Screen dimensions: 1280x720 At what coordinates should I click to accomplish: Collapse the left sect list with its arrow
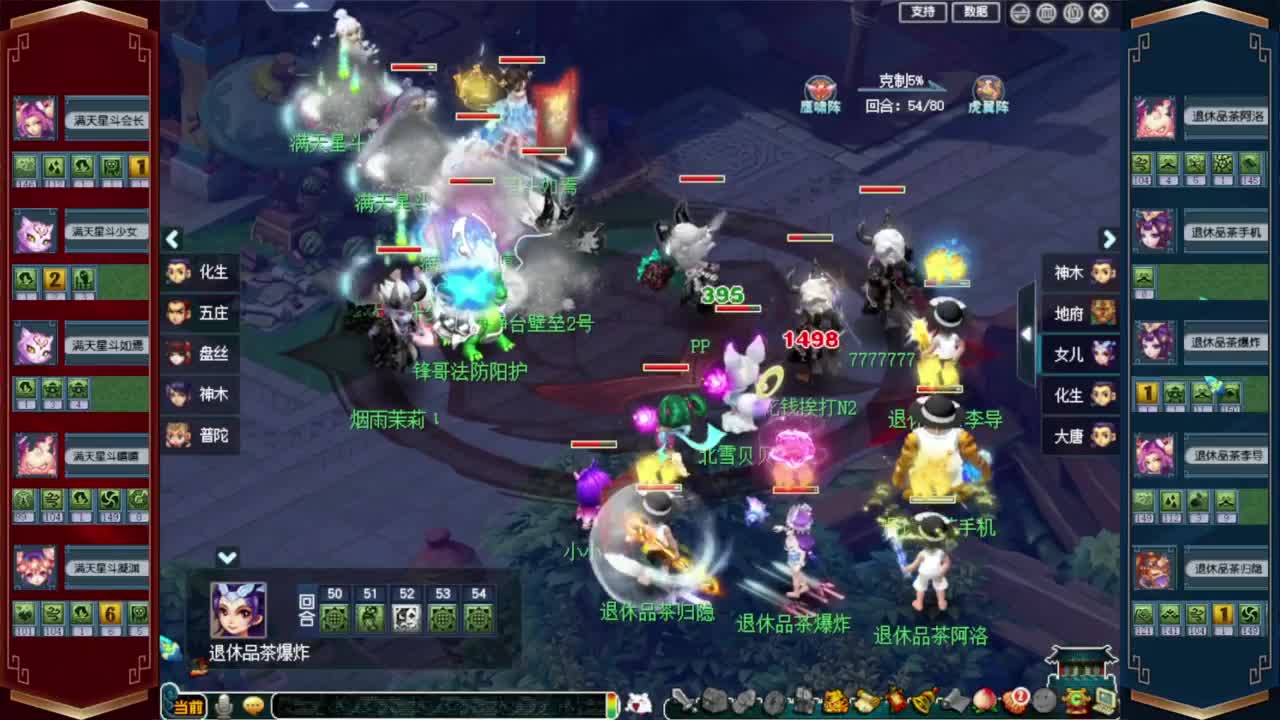click(x=172, y=240)
